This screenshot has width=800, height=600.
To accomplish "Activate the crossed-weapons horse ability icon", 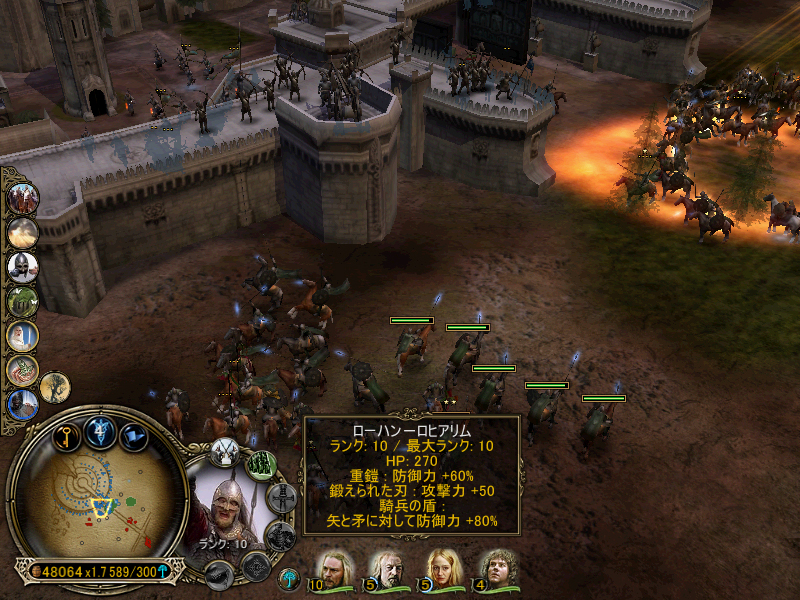I will (x=225, y=449).
